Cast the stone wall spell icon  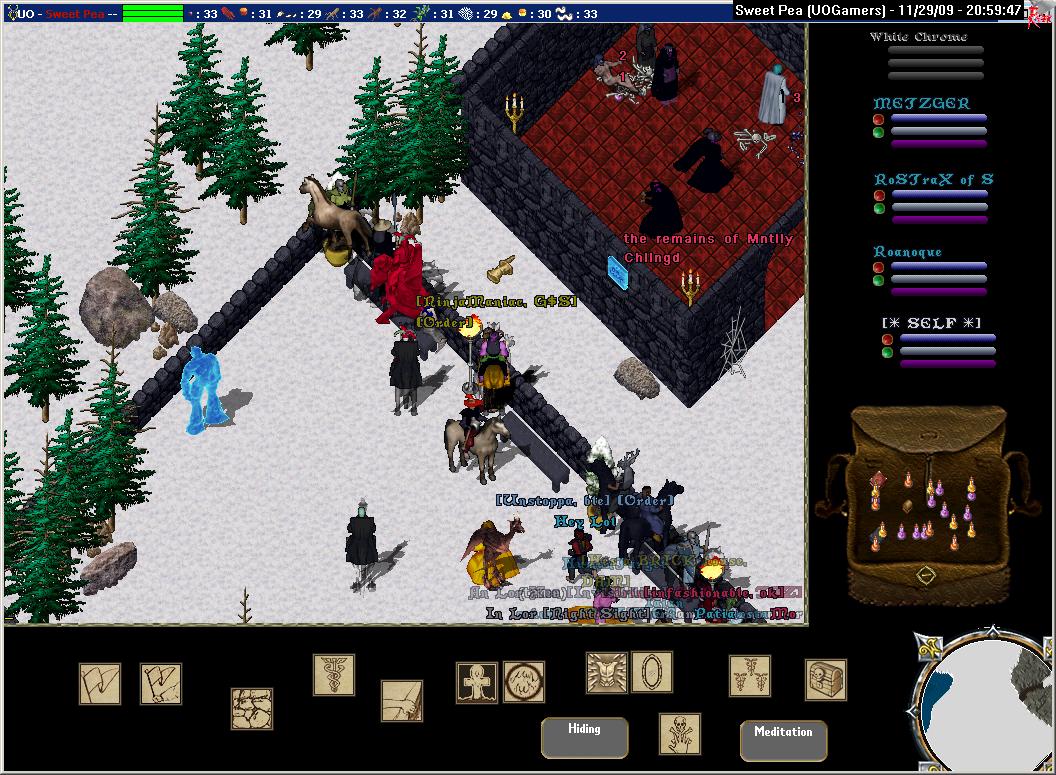tap(252, 708)
